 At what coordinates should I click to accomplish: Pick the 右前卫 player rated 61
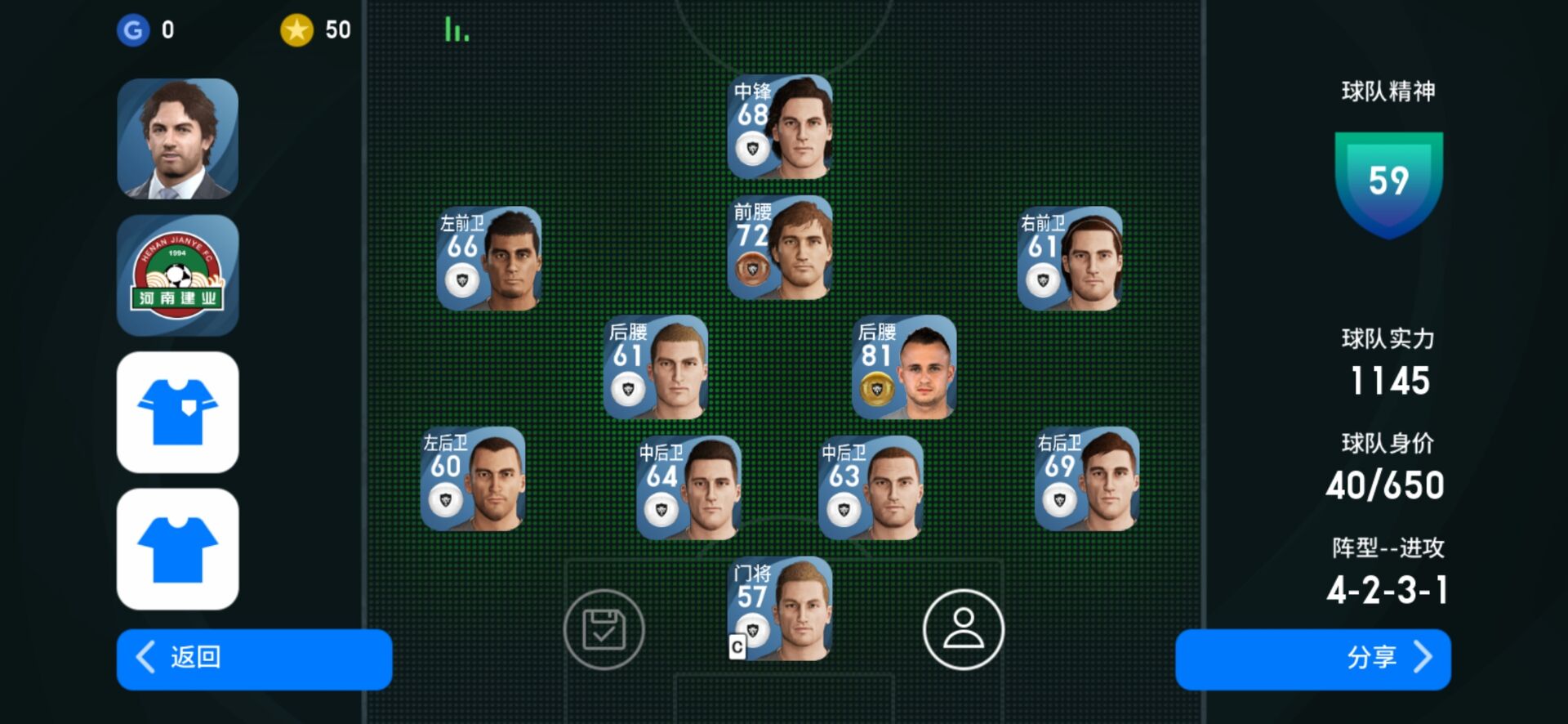[1070, 258]
